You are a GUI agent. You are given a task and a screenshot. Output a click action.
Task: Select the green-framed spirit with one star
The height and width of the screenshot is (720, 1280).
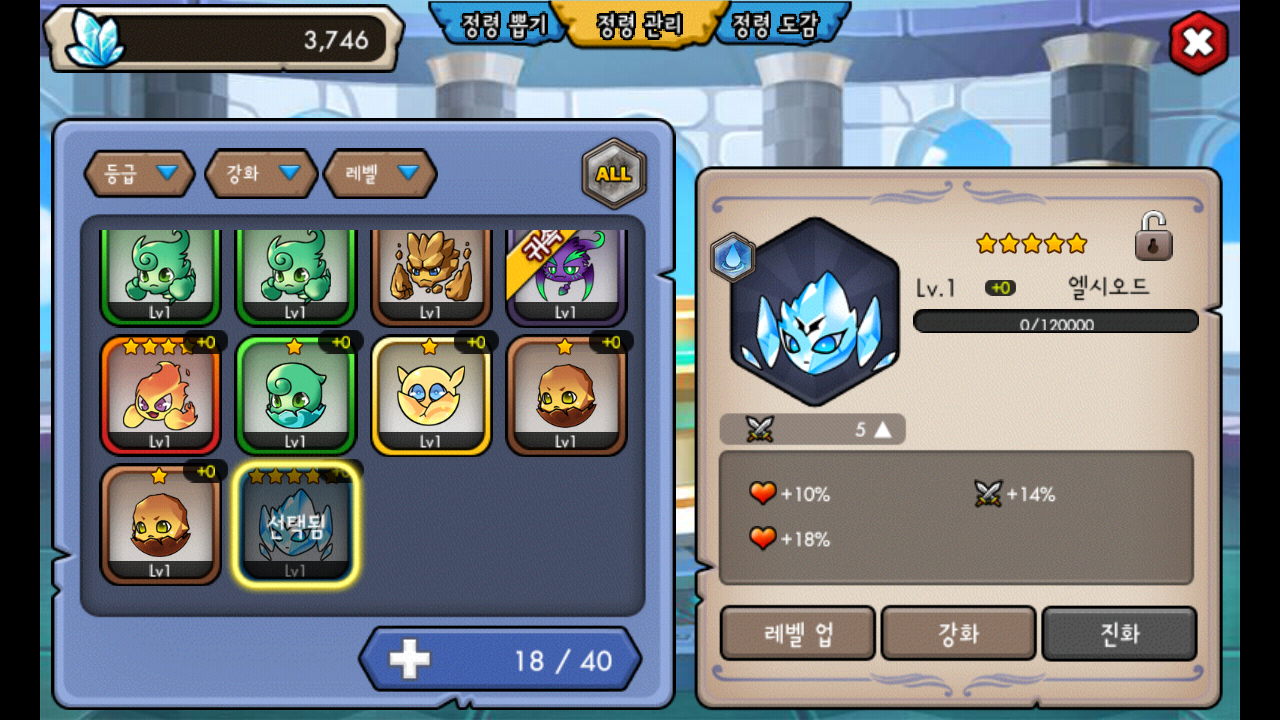pyautogui.click(x=295, y=395)
